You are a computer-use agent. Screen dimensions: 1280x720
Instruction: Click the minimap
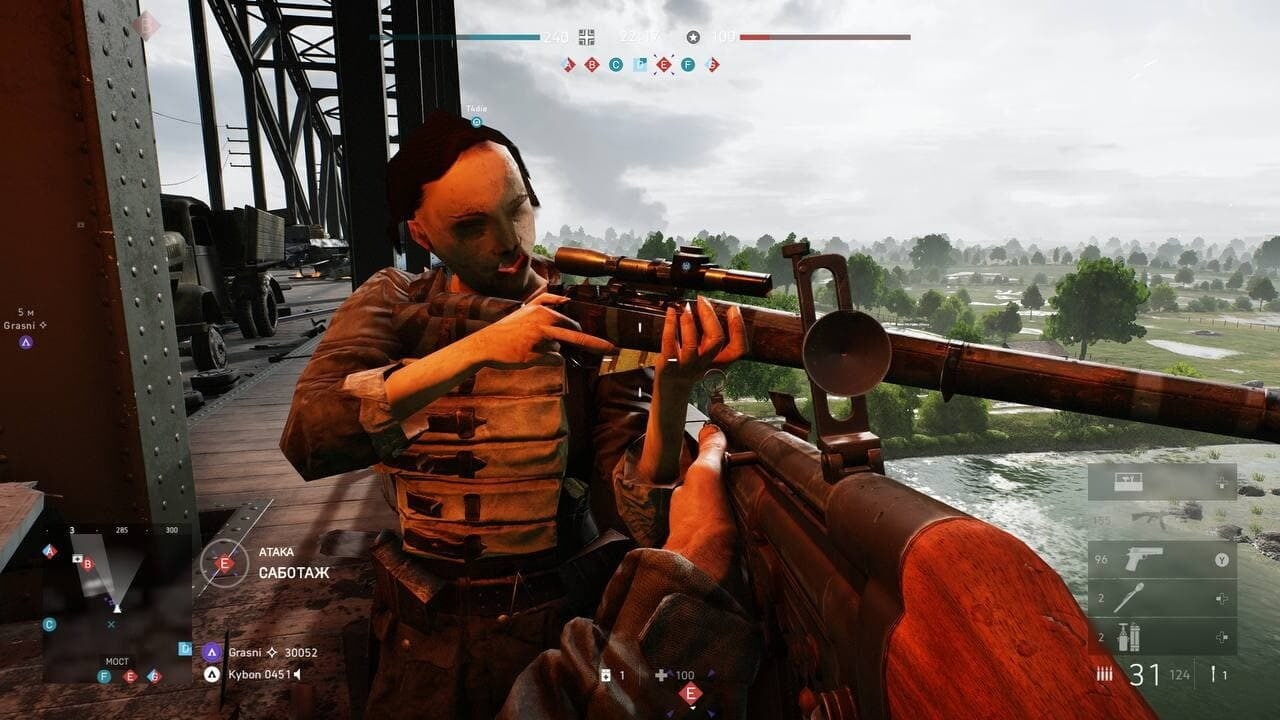click(116, 605)
